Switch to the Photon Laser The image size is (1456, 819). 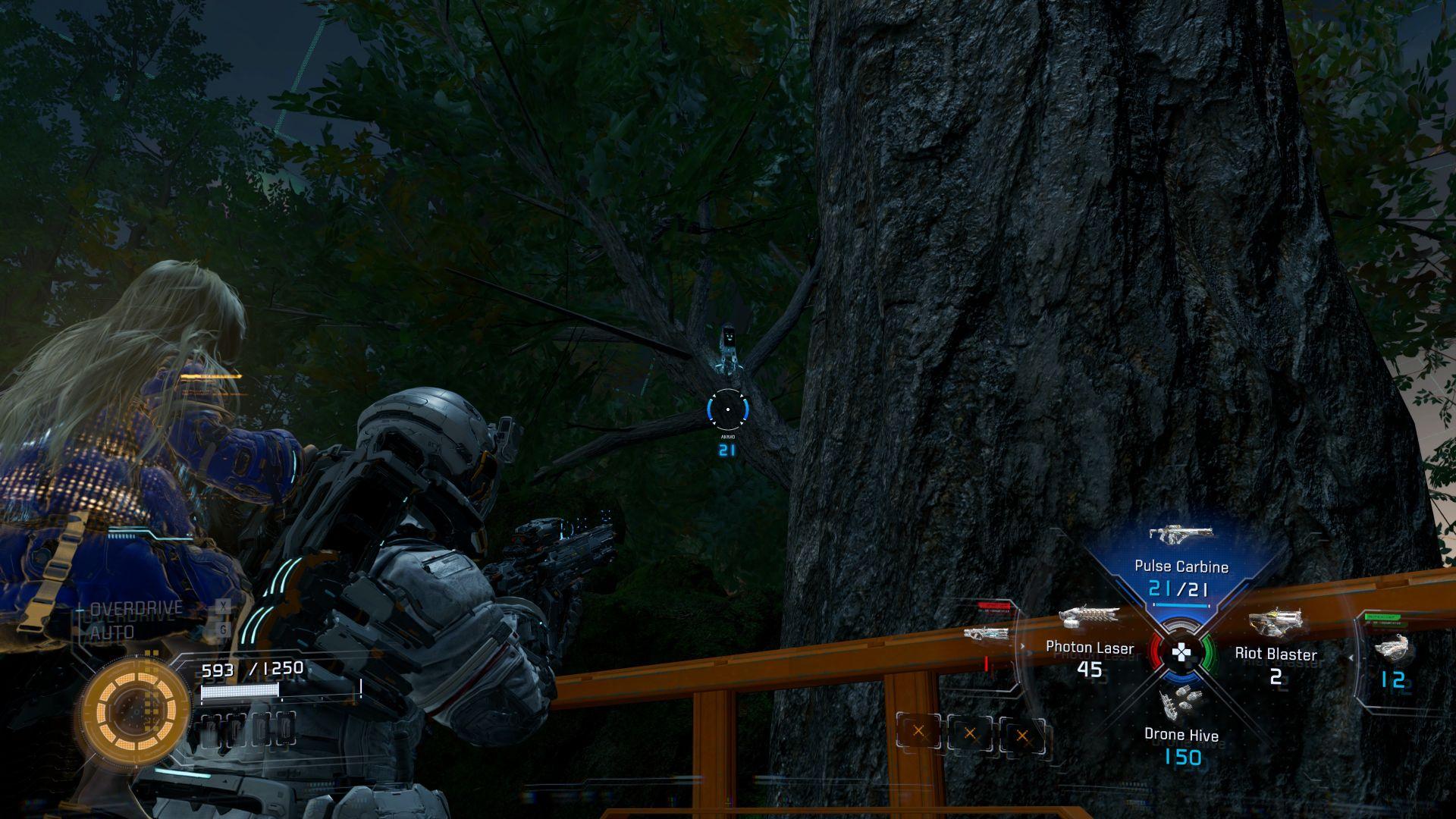1090,647
